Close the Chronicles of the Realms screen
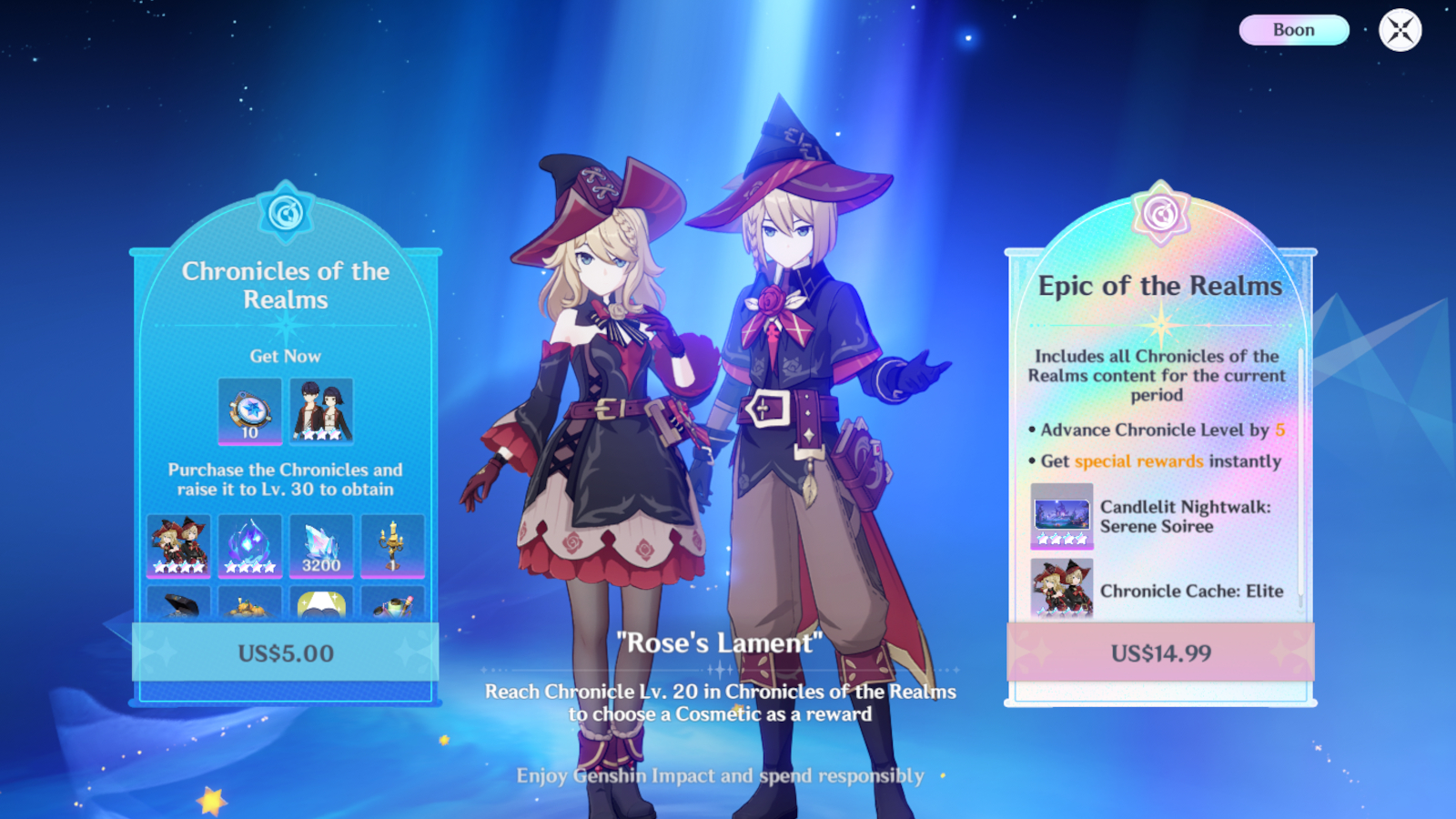Screen dimensions: 1456x819 coord(1398,30)
